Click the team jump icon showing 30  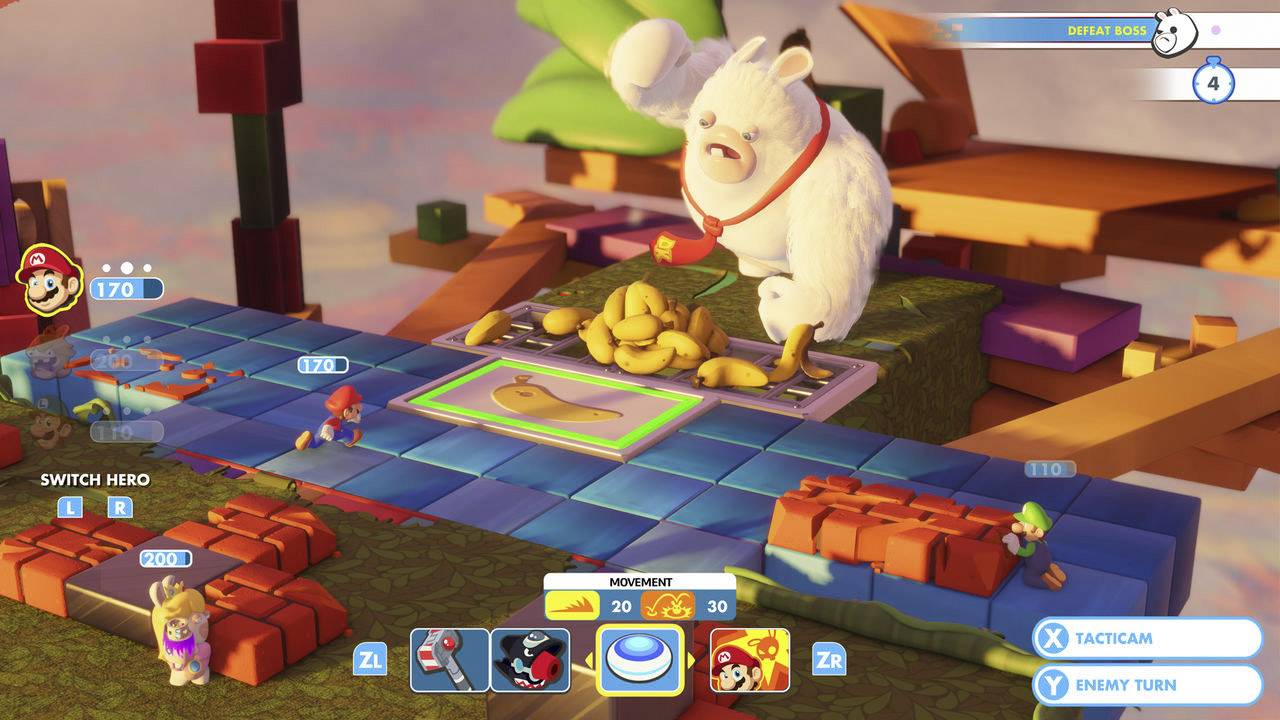click(667, 605)
